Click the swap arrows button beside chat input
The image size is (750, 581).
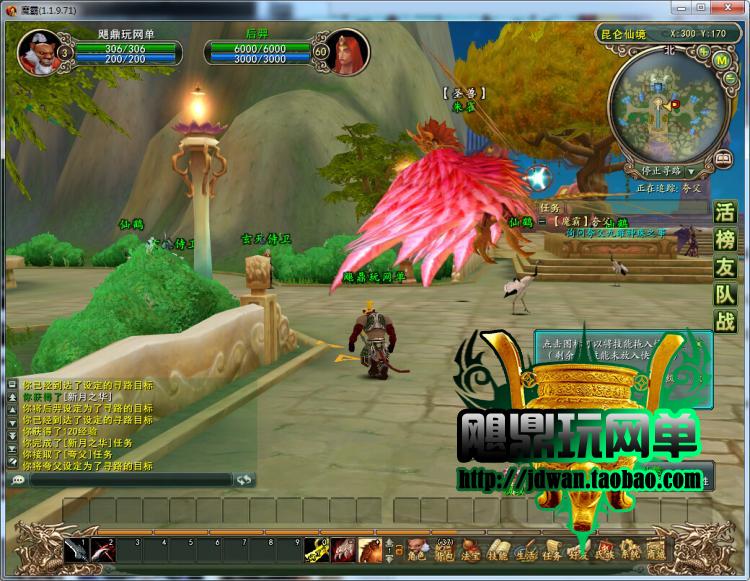245,480
